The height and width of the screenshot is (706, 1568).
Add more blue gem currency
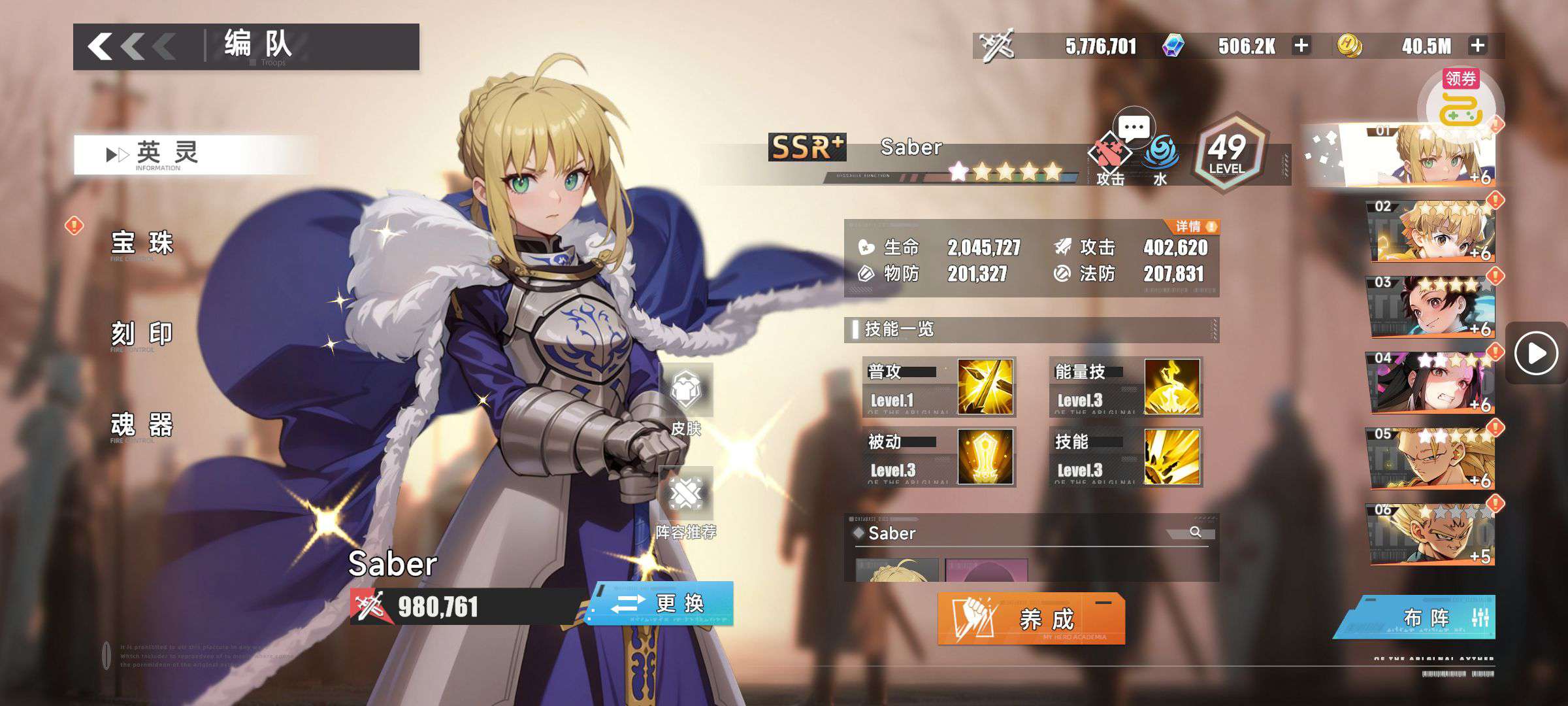tap(1301, 46)
